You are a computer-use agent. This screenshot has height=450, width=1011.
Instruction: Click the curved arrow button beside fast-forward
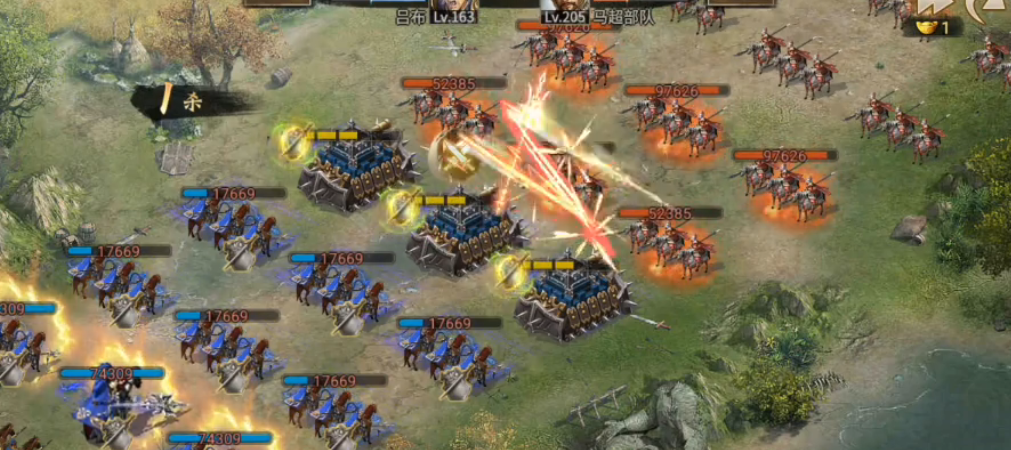point(990,9)
